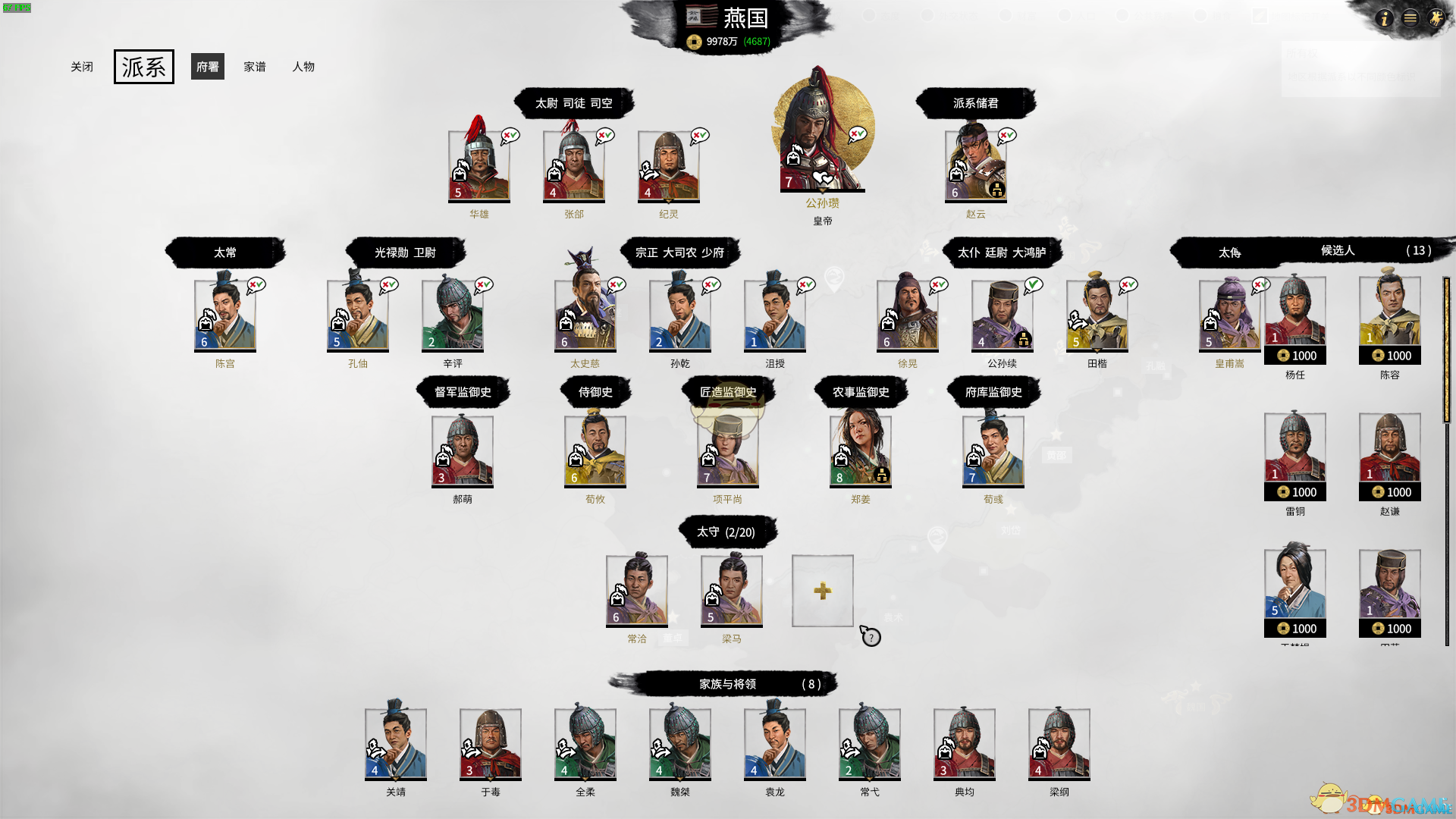This screenshot has height=819, width=1456.
Task: Open the hamburger menu icon at top right
Action: pyautogui.click(x=1410, y=19)
